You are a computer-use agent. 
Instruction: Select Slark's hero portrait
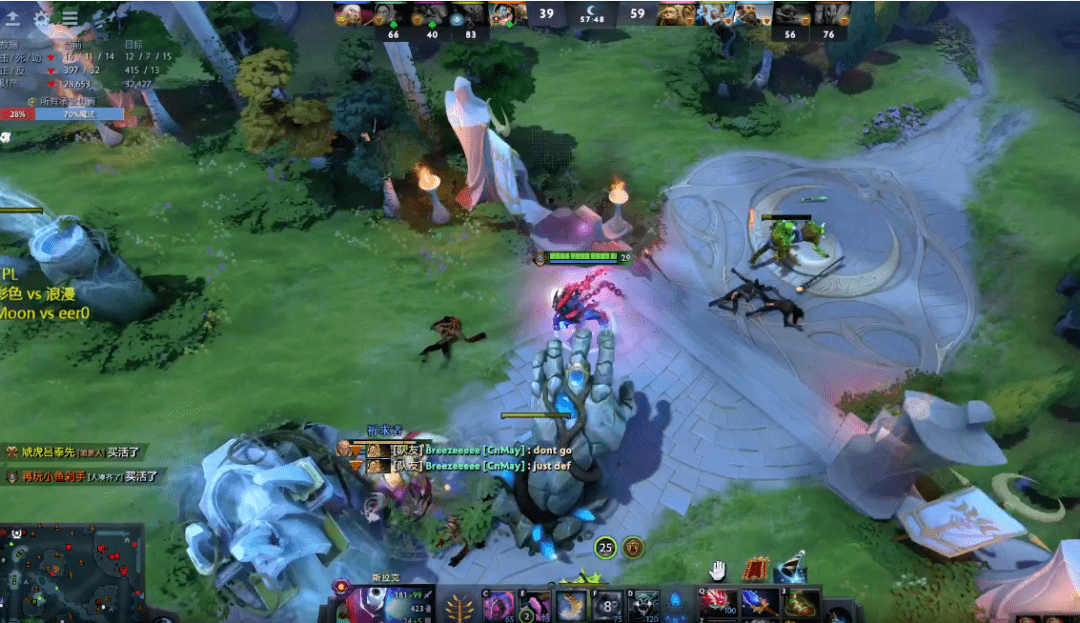click(367, 605)
